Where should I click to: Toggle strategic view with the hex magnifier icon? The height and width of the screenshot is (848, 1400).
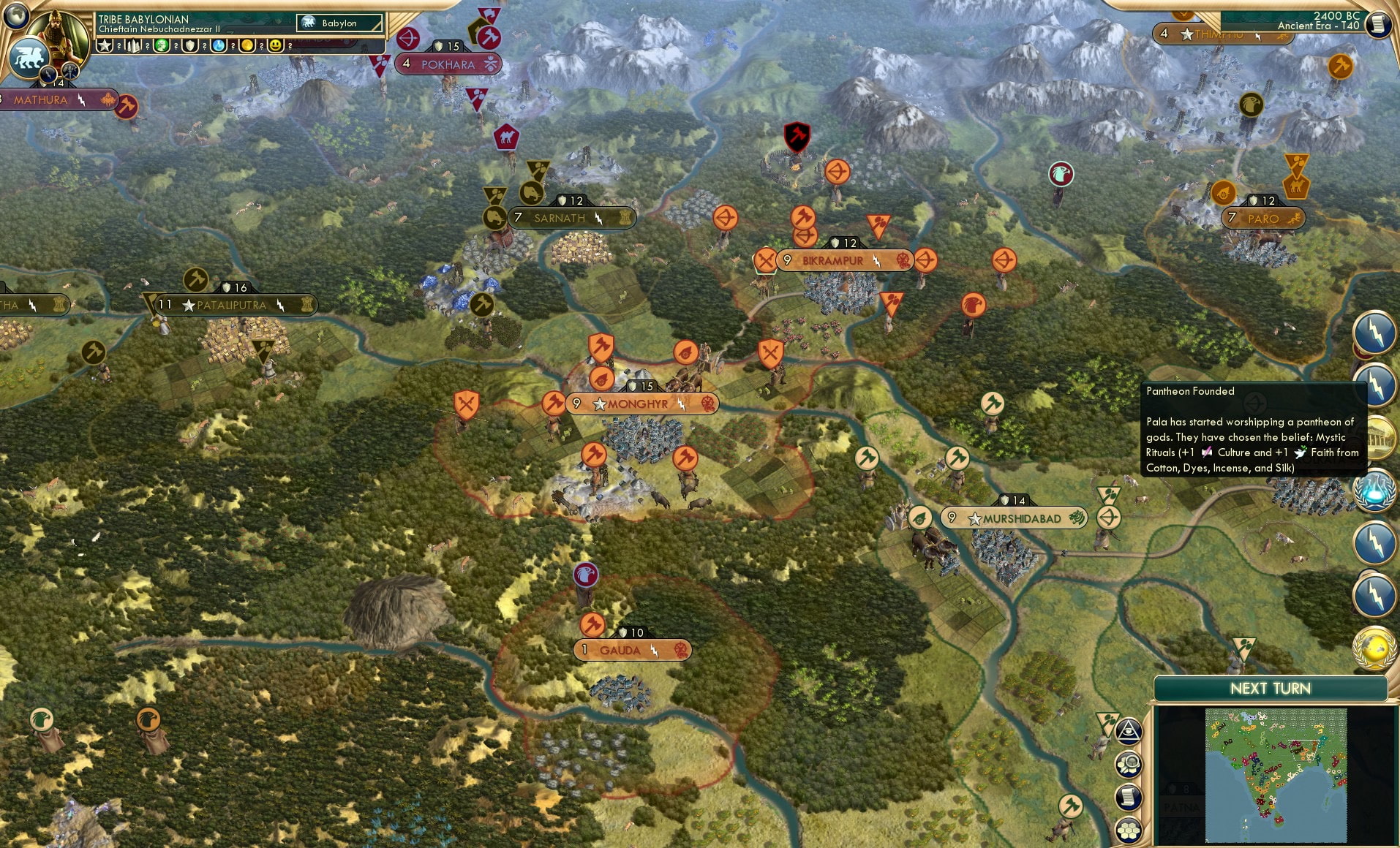point(1127,763)
